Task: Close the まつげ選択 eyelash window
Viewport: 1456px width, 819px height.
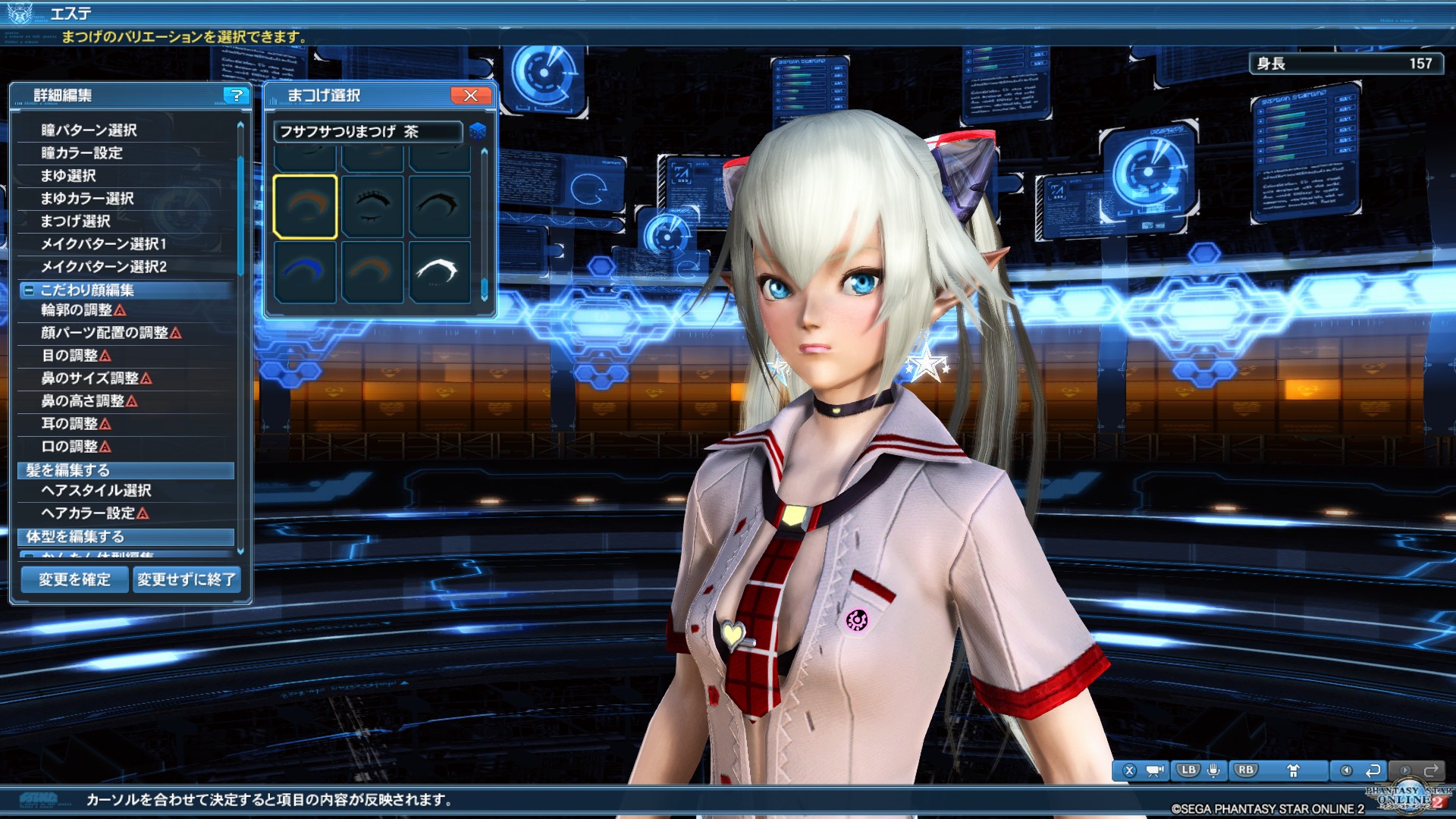Action: tap(471, 96)
